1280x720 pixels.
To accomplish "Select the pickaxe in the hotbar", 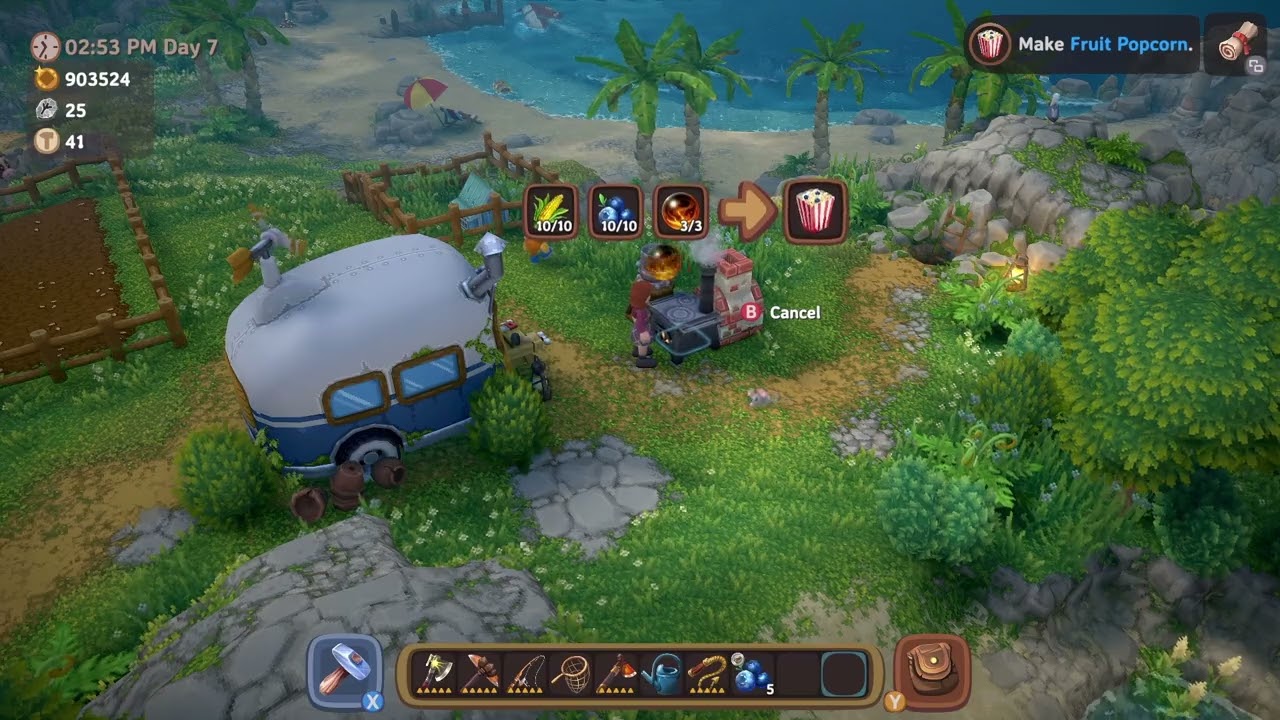I will point(479,673).
